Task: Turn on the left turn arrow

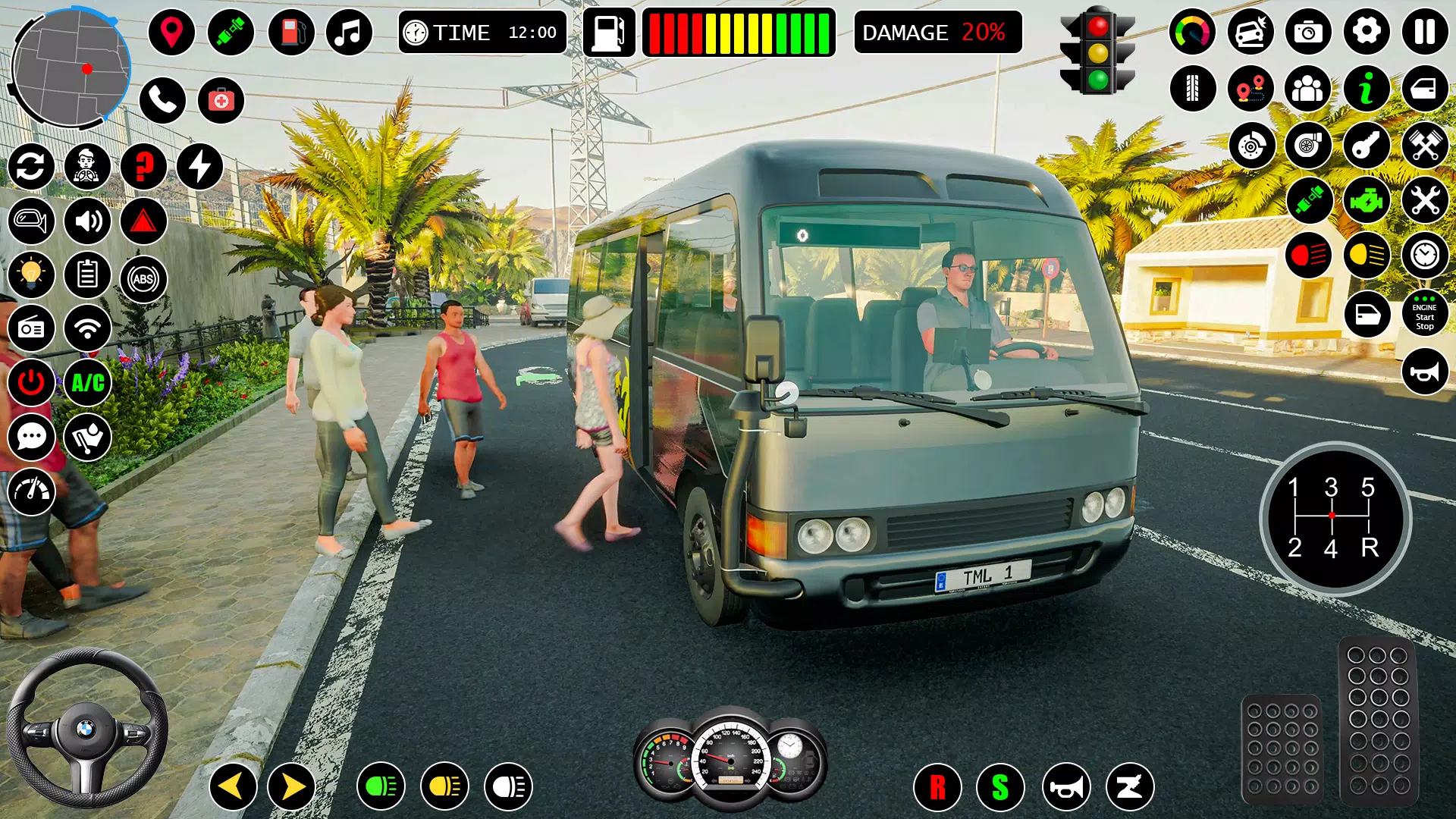Action: pyautogui.click(x=232, y=786)
